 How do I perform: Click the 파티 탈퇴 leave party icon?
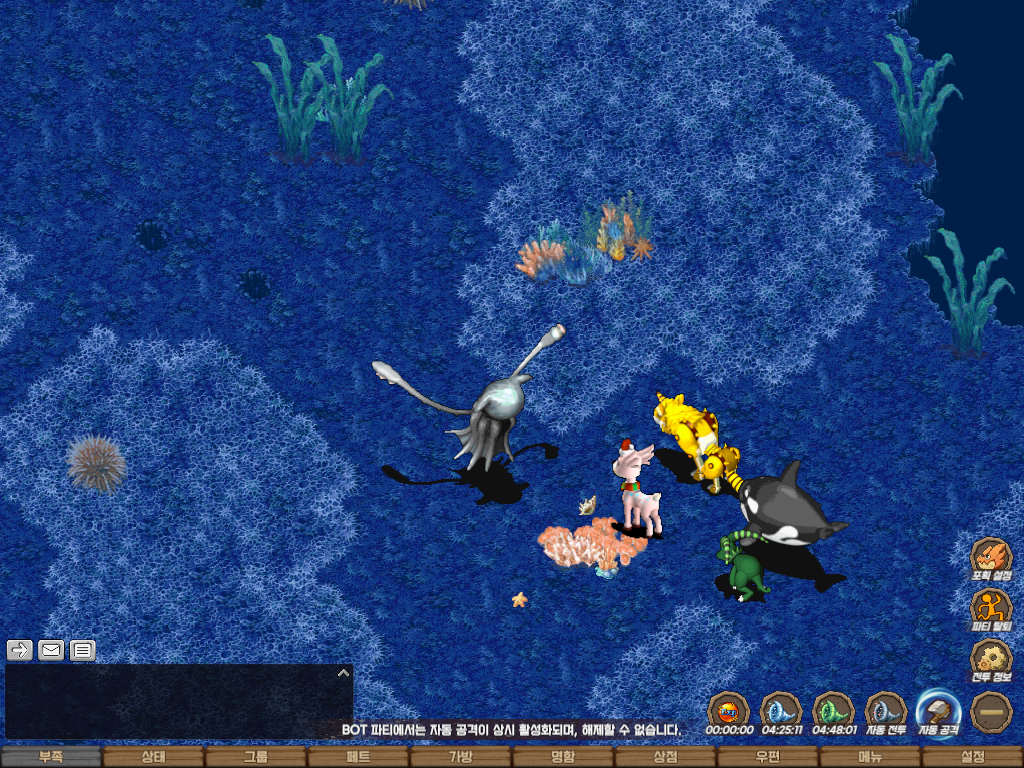pyautogui.click(x=991, y=608)
